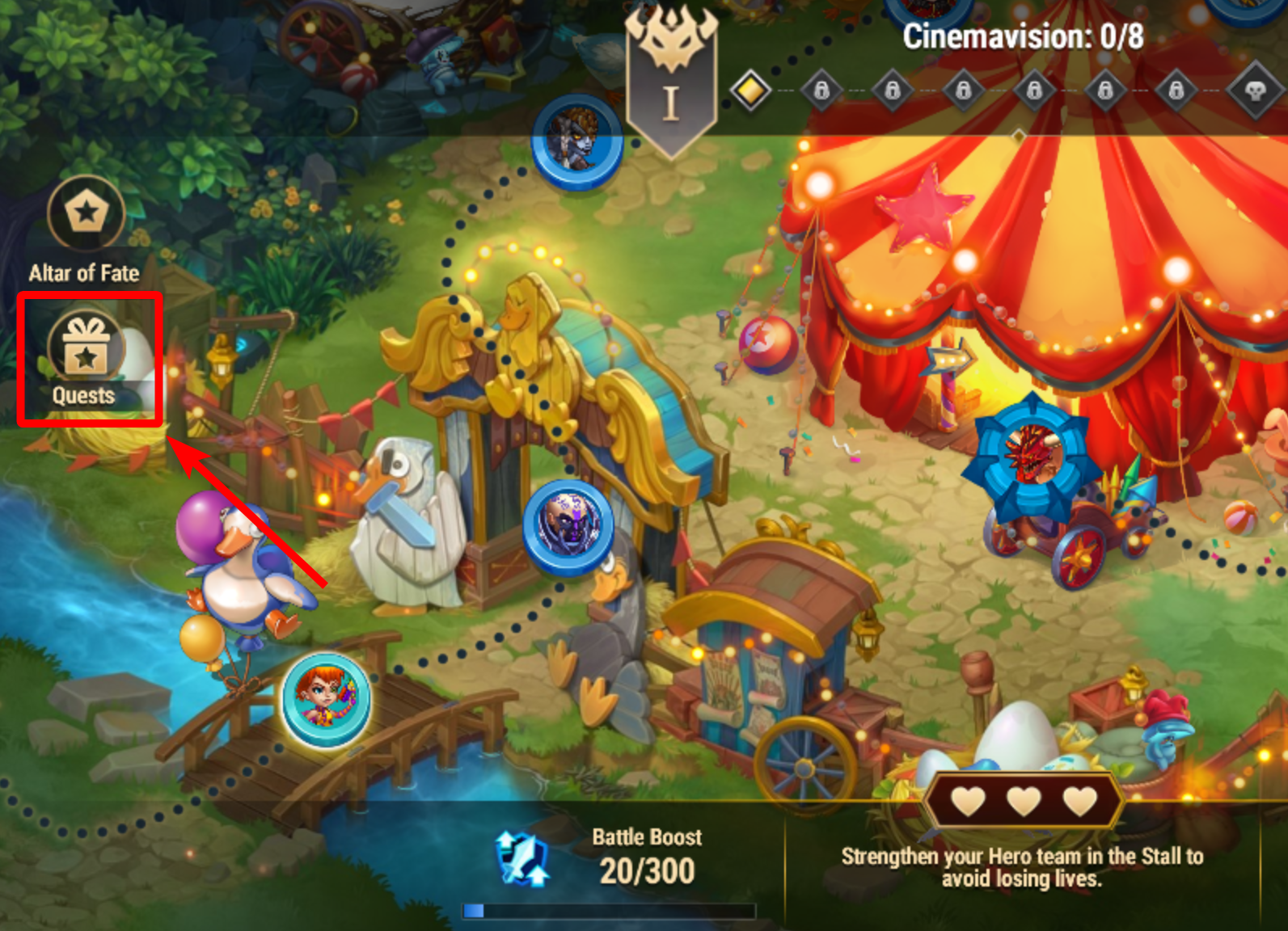Image resolution: width=1288 pixels, height=931 pixels.
Task: Pick the top stage node with the grey-skinned hero
Action: tap(576, 141)
